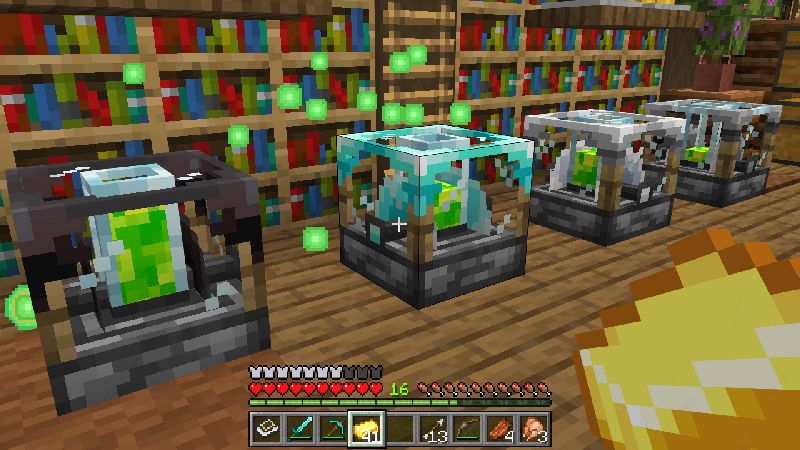Choose the diamond pickaxe slot
This screenshot has width=800, height=450.
332,428
